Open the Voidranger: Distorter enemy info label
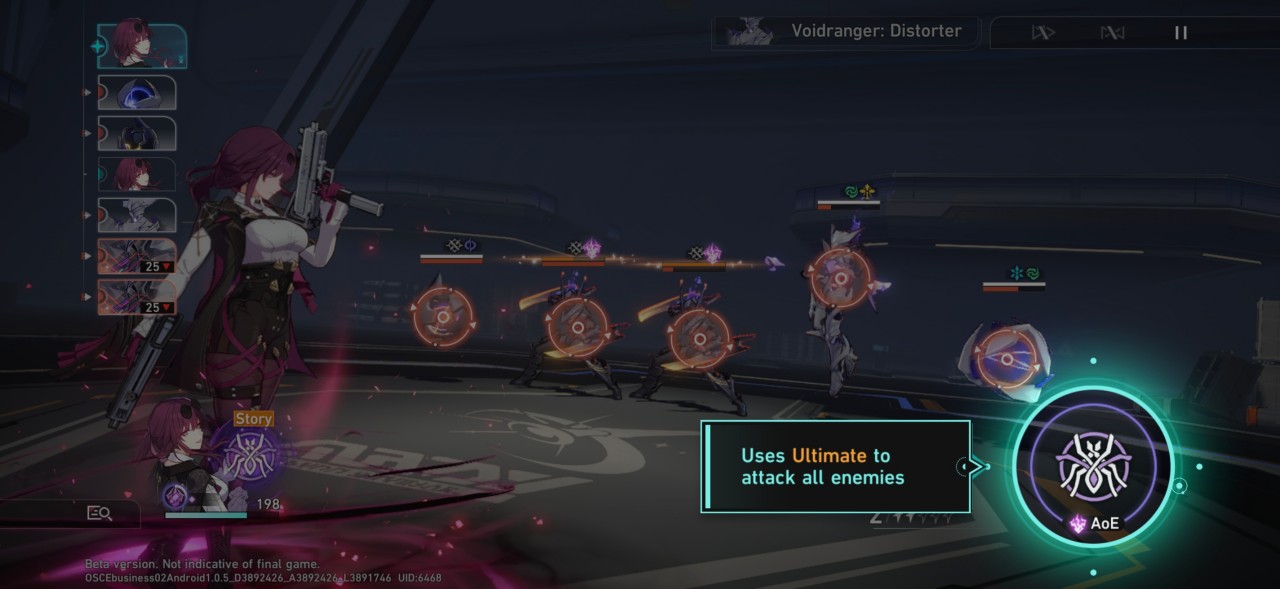This screenshot has width=1280, height=589. pos(846,32)
